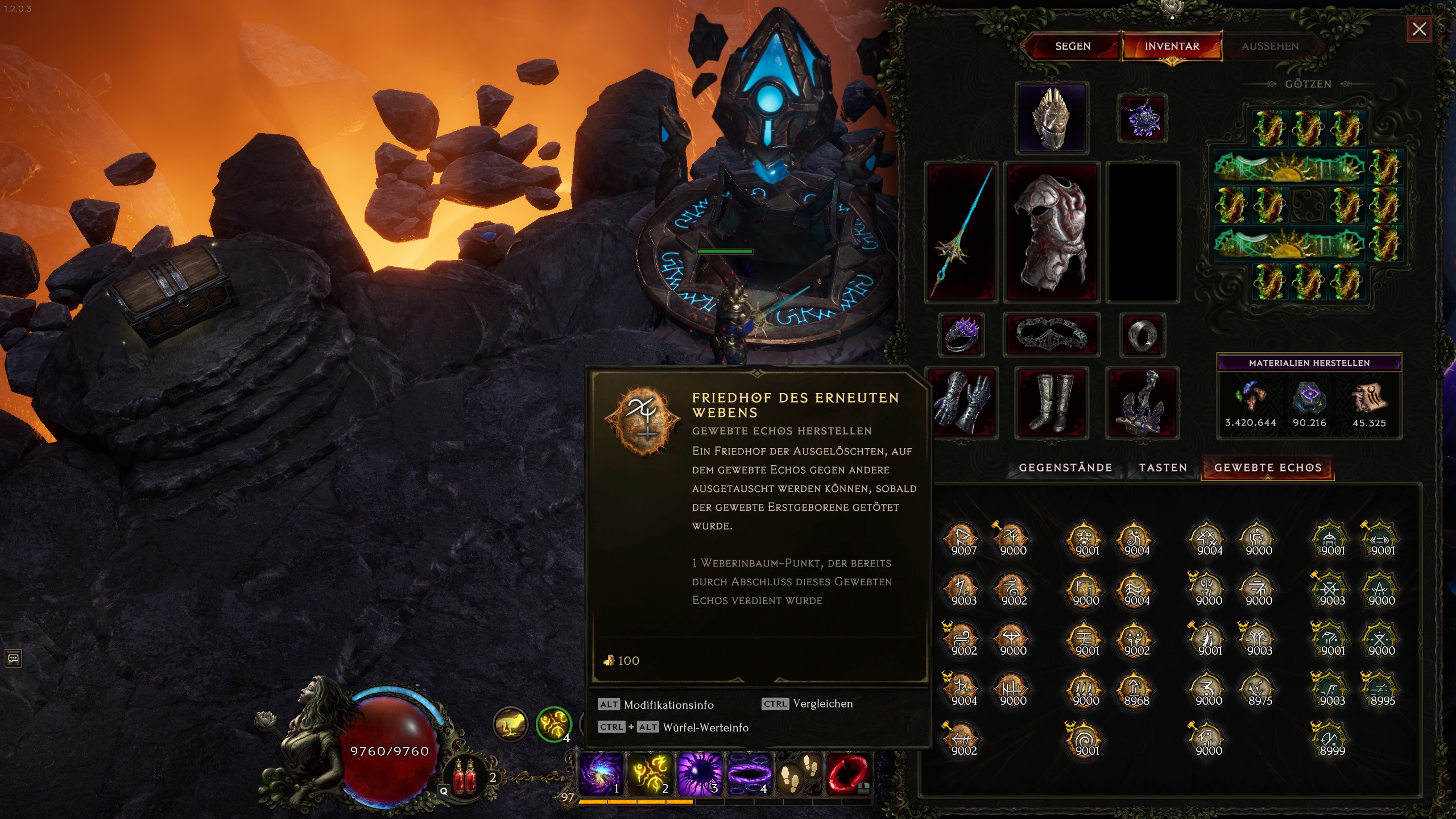Select the Gewebte Echos tab
The width and height of the screenshot is (1456, 819).
click(1267, 468)
